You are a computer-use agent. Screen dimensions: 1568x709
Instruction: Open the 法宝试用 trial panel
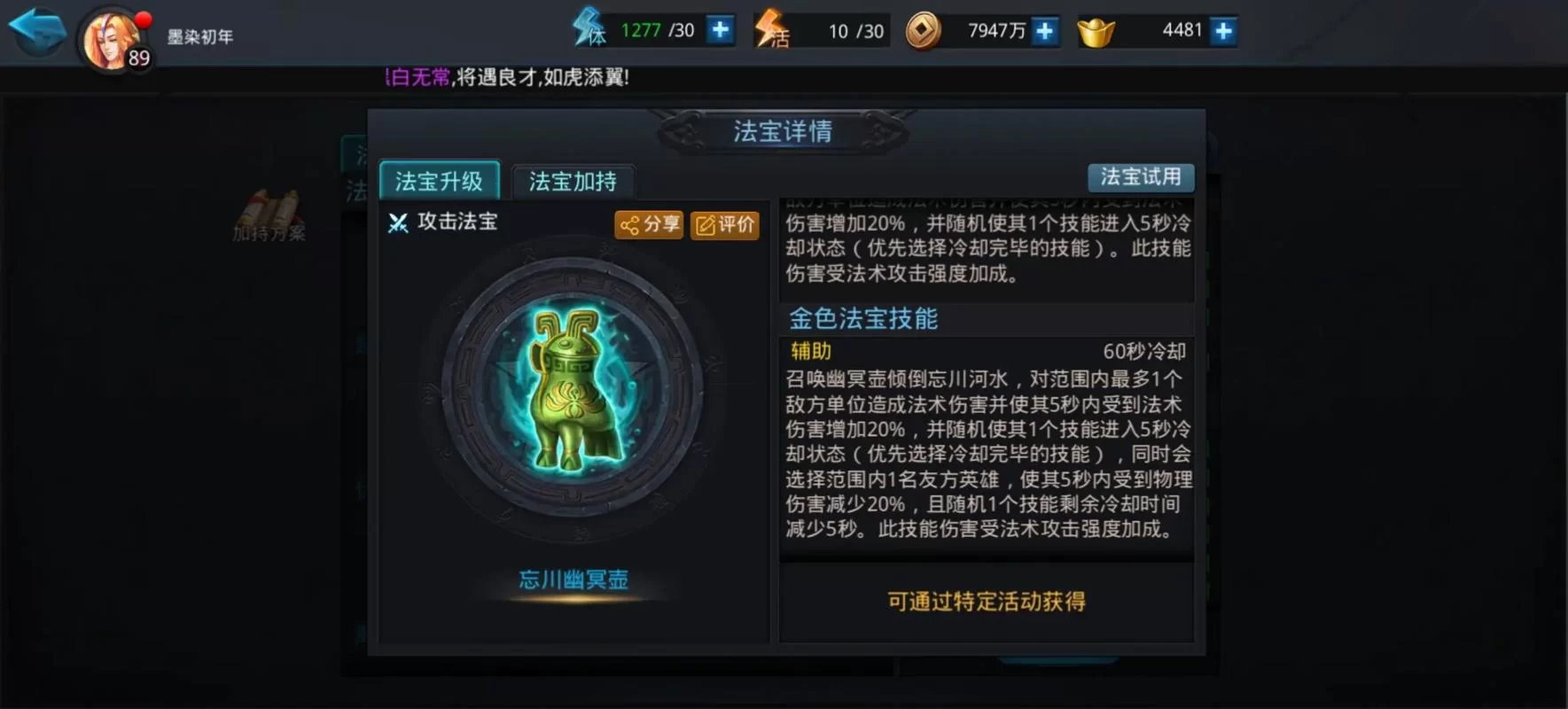point(1141,177)
